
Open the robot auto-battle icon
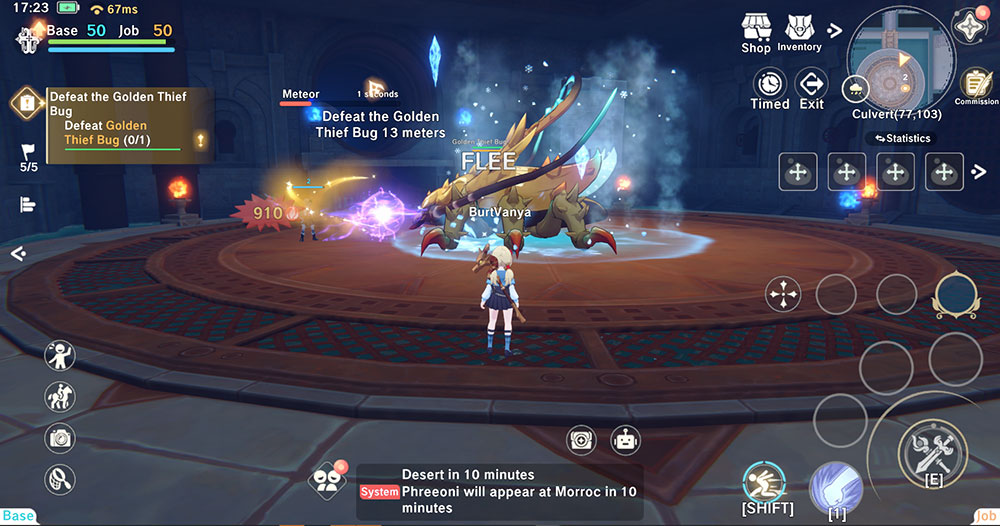[626, 439]
